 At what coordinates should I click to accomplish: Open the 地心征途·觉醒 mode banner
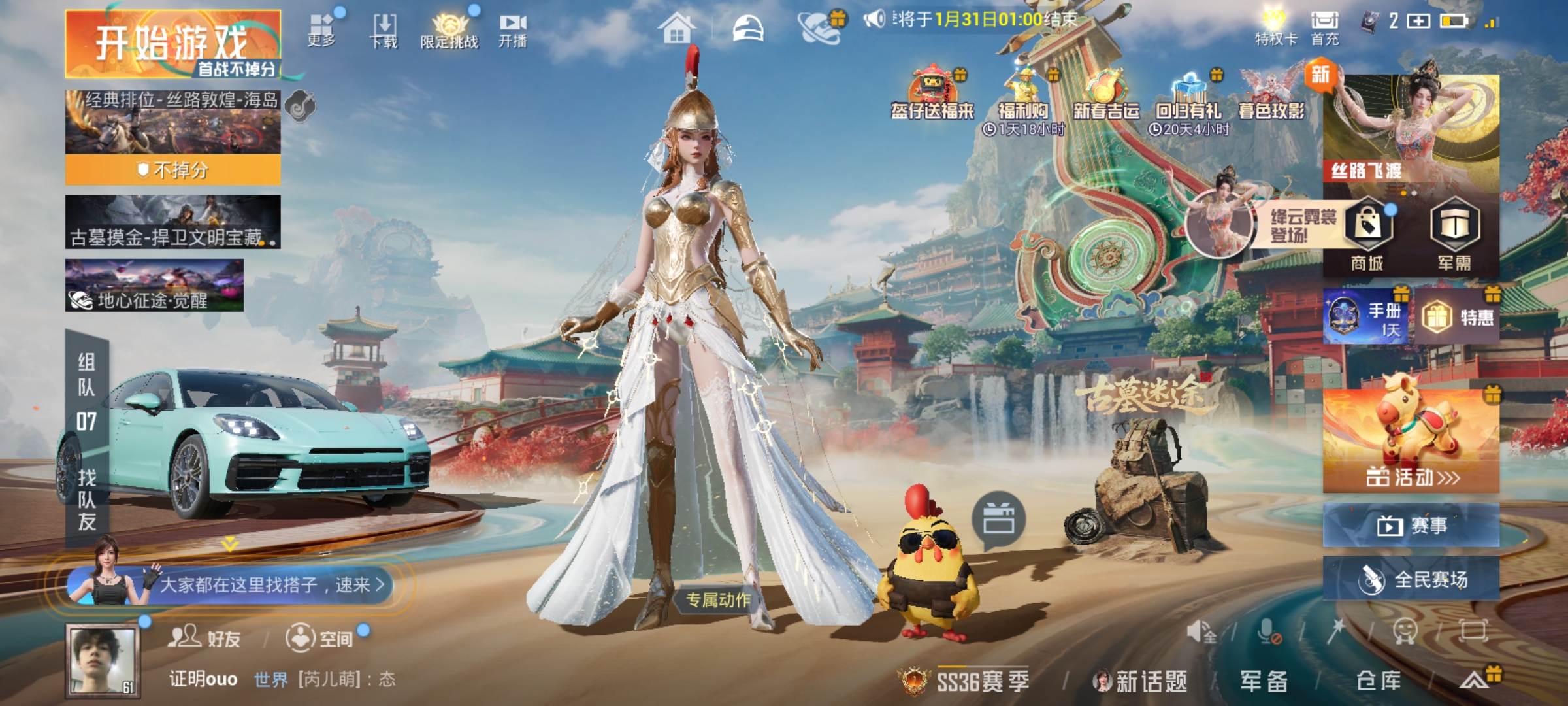coord(154,285)
